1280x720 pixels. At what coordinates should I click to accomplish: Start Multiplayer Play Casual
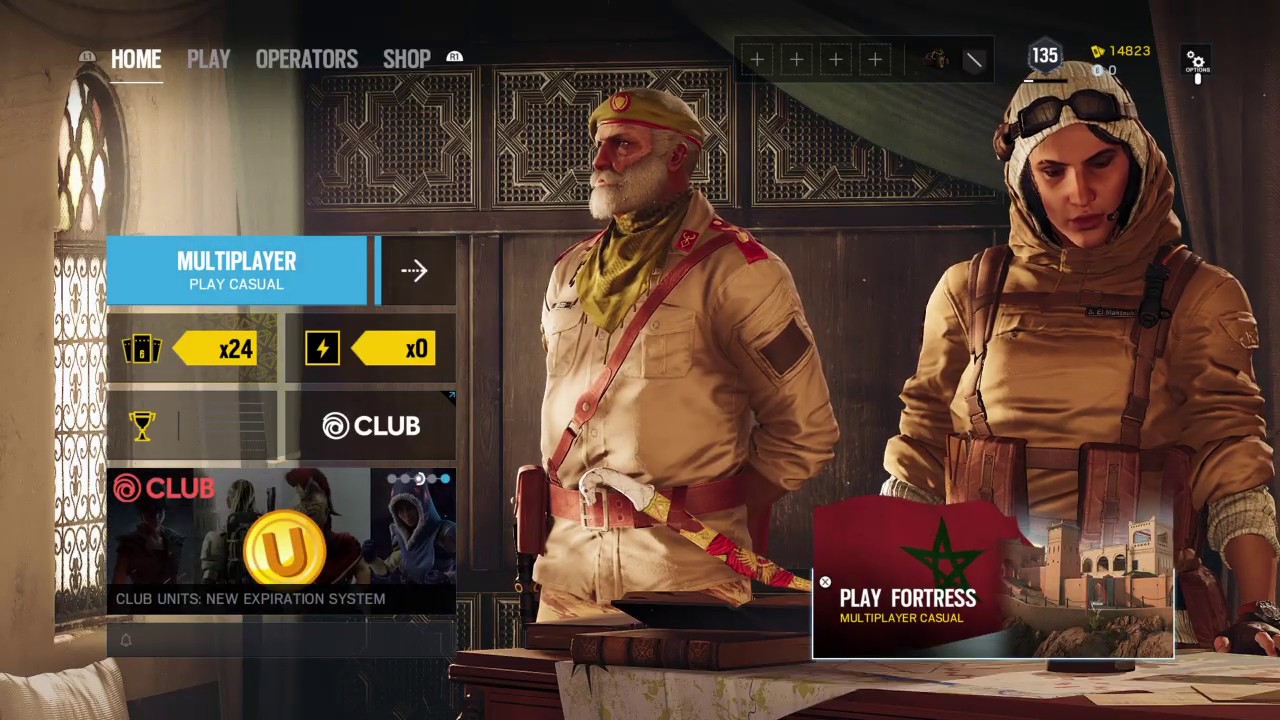[x=237, y=270]
